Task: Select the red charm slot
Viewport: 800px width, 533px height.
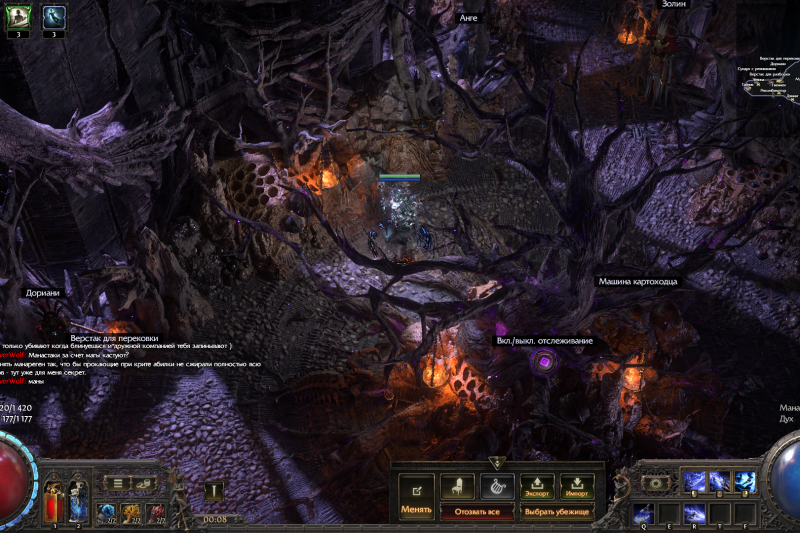Action: pyautogui.click(x=156, y=513)
